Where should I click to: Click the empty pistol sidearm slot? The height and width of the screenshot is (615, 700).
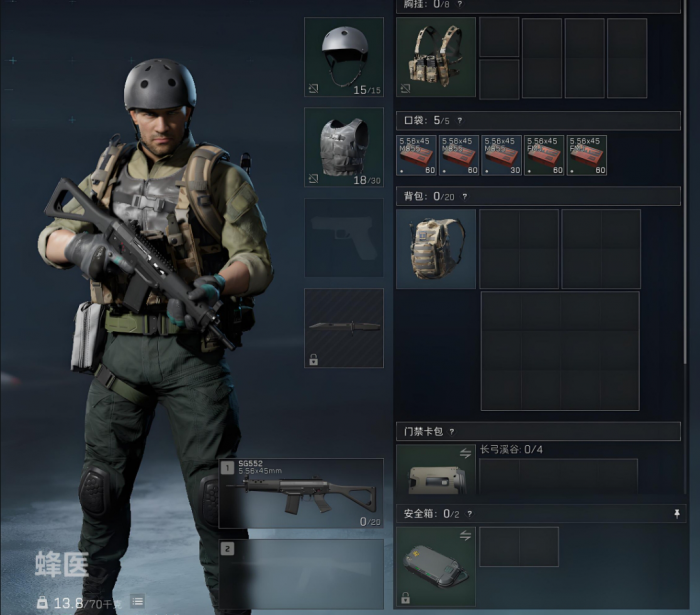(343, 237)
